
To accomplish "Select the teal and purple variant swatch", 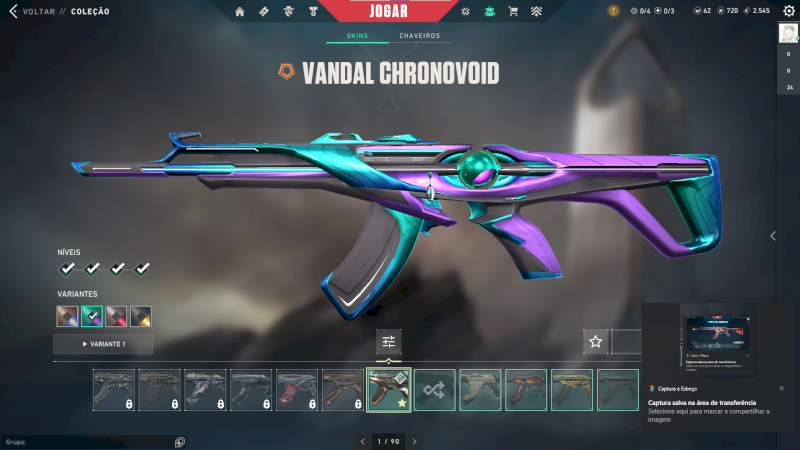I will coord(92,316).
